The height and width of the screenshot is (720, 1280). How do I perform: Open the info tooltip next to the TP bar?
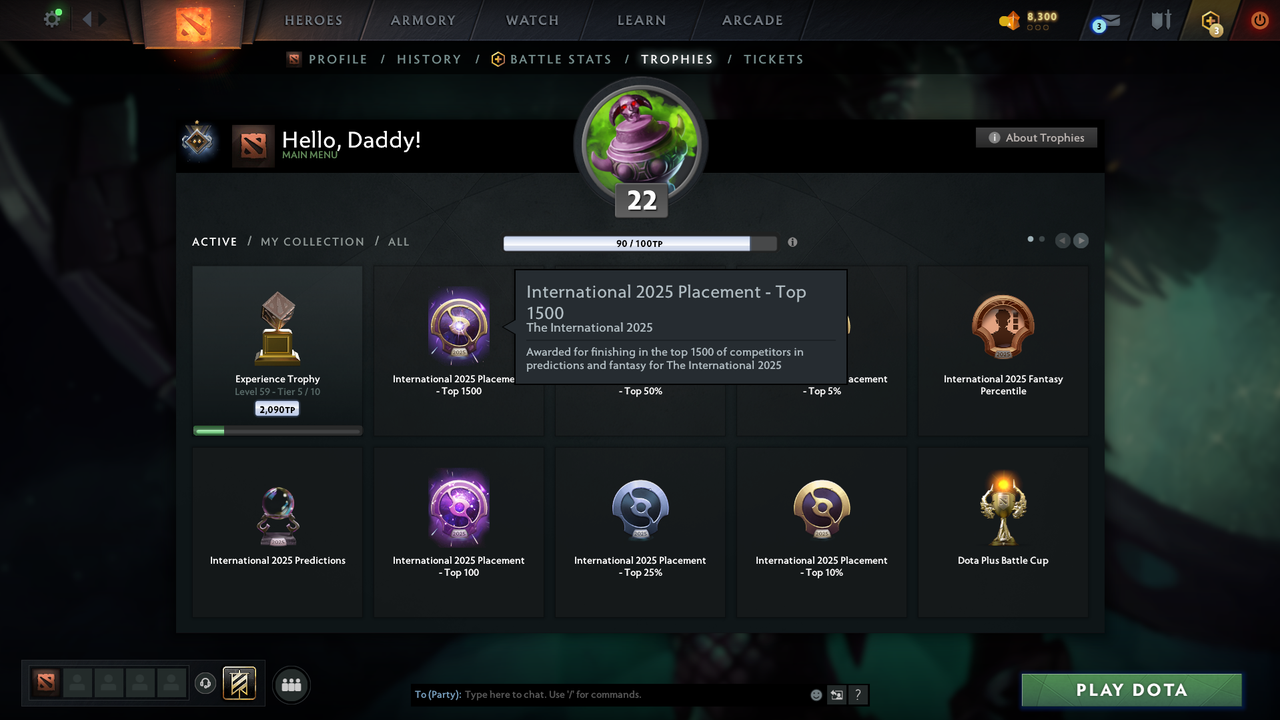pos(792,242)
